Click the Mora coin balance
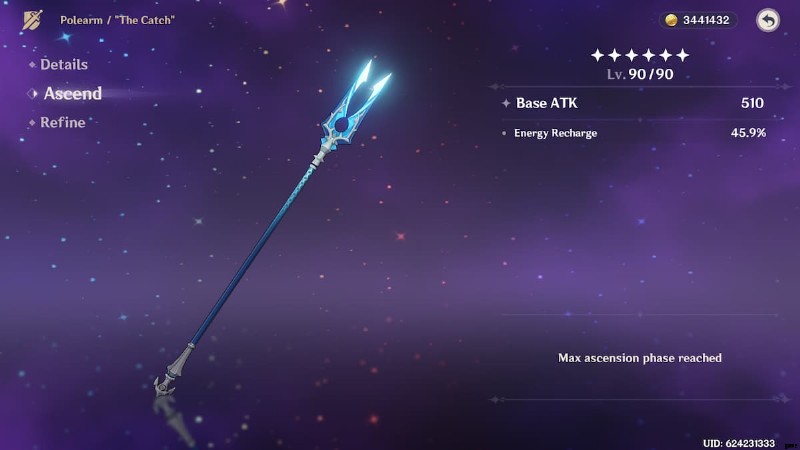Viewport: 800px width, 450px height. (698, 20)
